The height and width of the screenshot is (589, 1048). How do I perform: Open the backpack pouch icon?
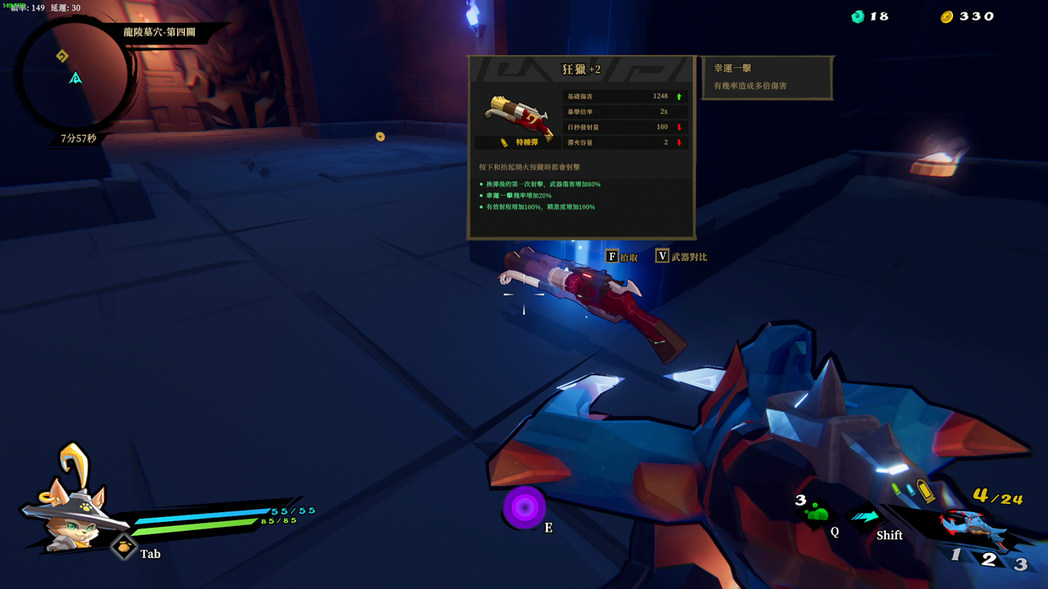tap(124, 547)
